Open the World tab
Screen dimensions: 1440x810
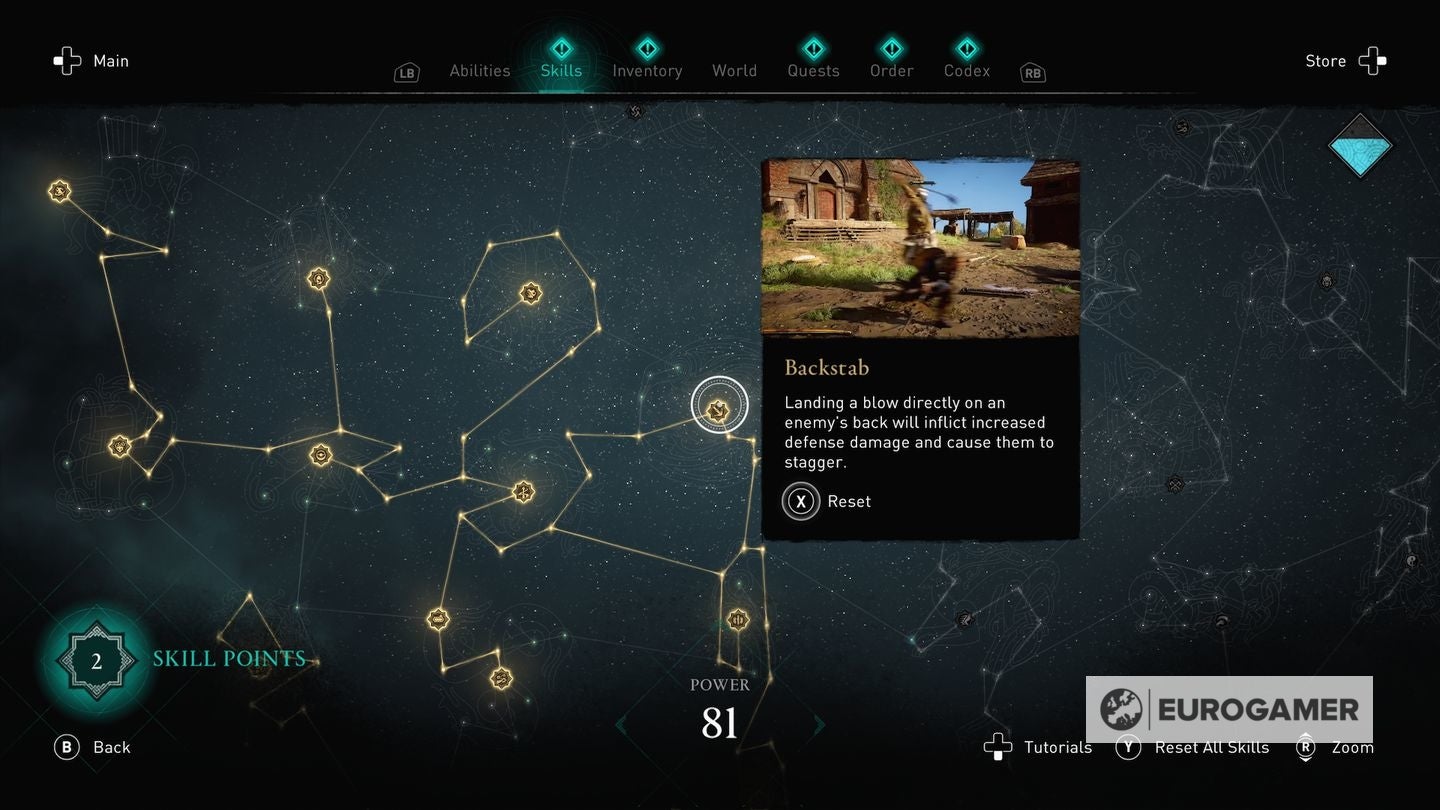[x=734, y=70]
